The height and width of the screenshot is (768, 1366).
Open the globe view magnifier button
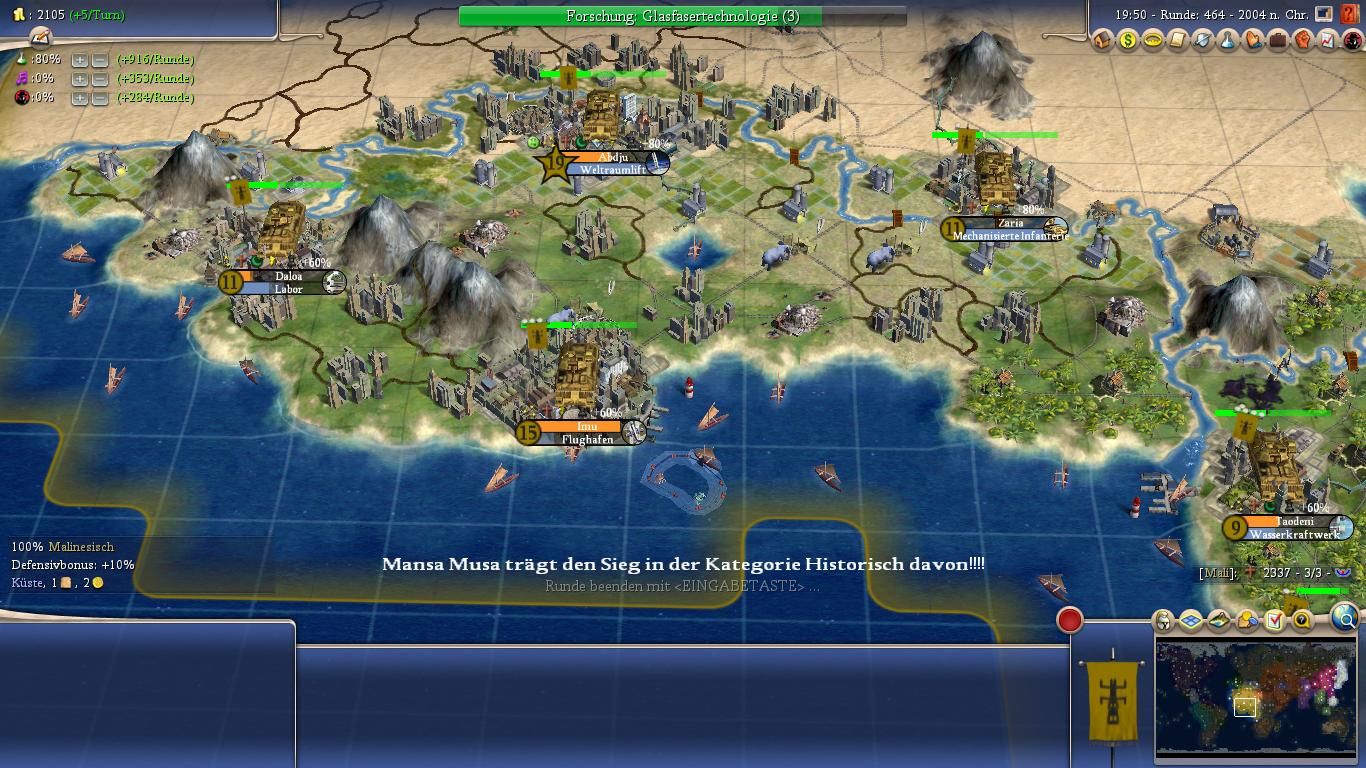click(1347, 619)
